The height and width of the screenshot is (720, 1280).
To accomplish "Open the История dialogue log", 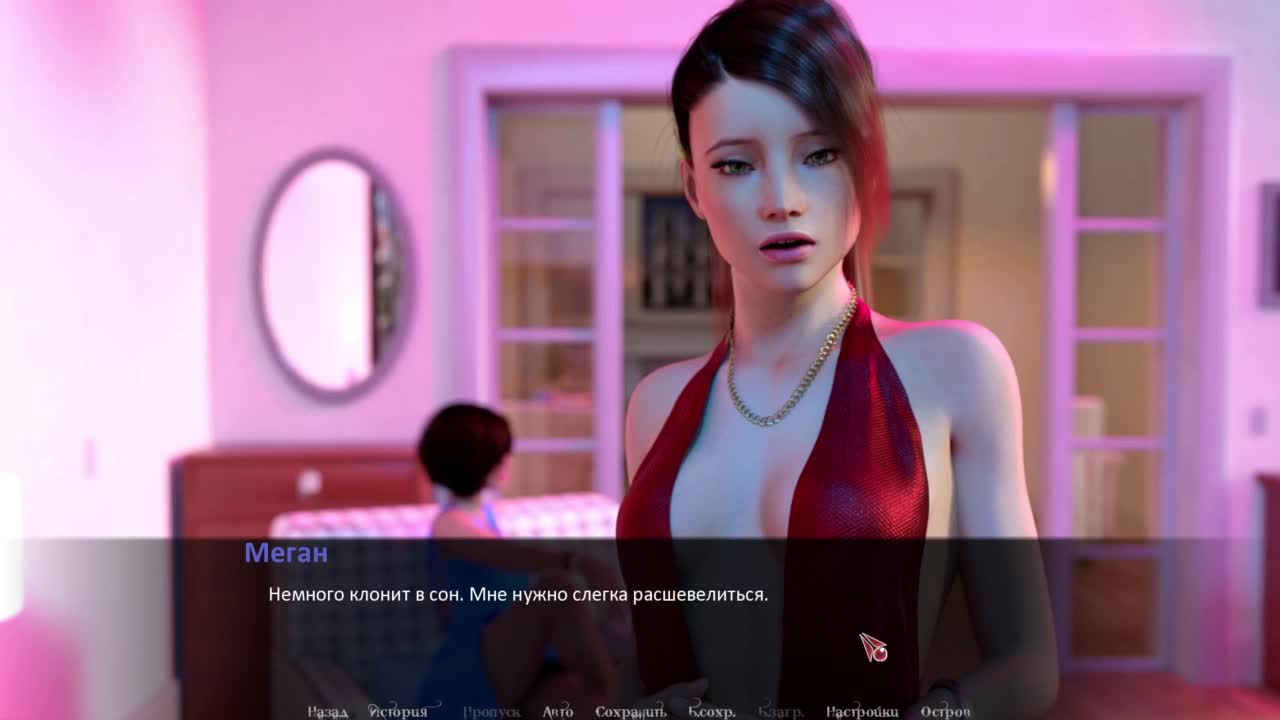I will click(x=398, y=712).
